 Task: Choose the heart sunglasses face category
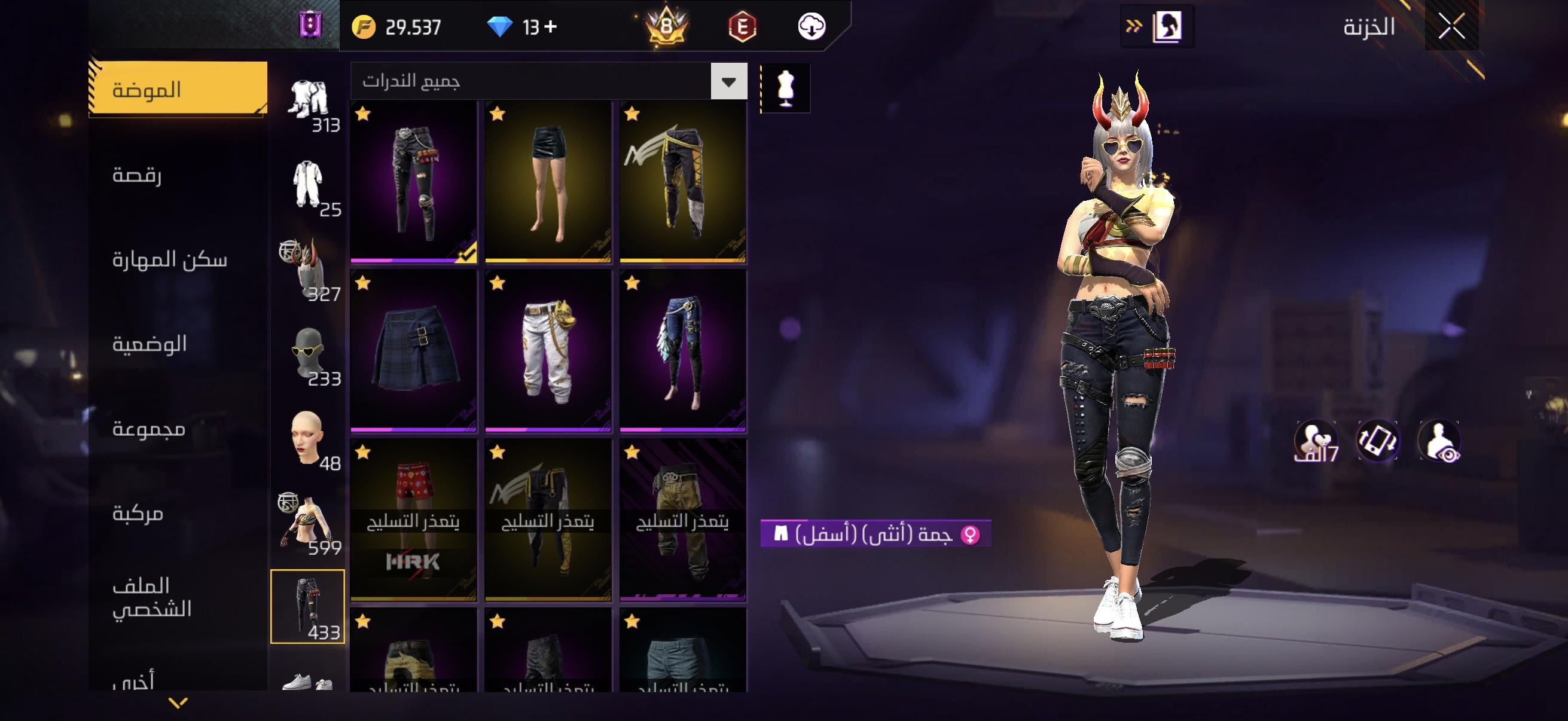click(307, 353)
